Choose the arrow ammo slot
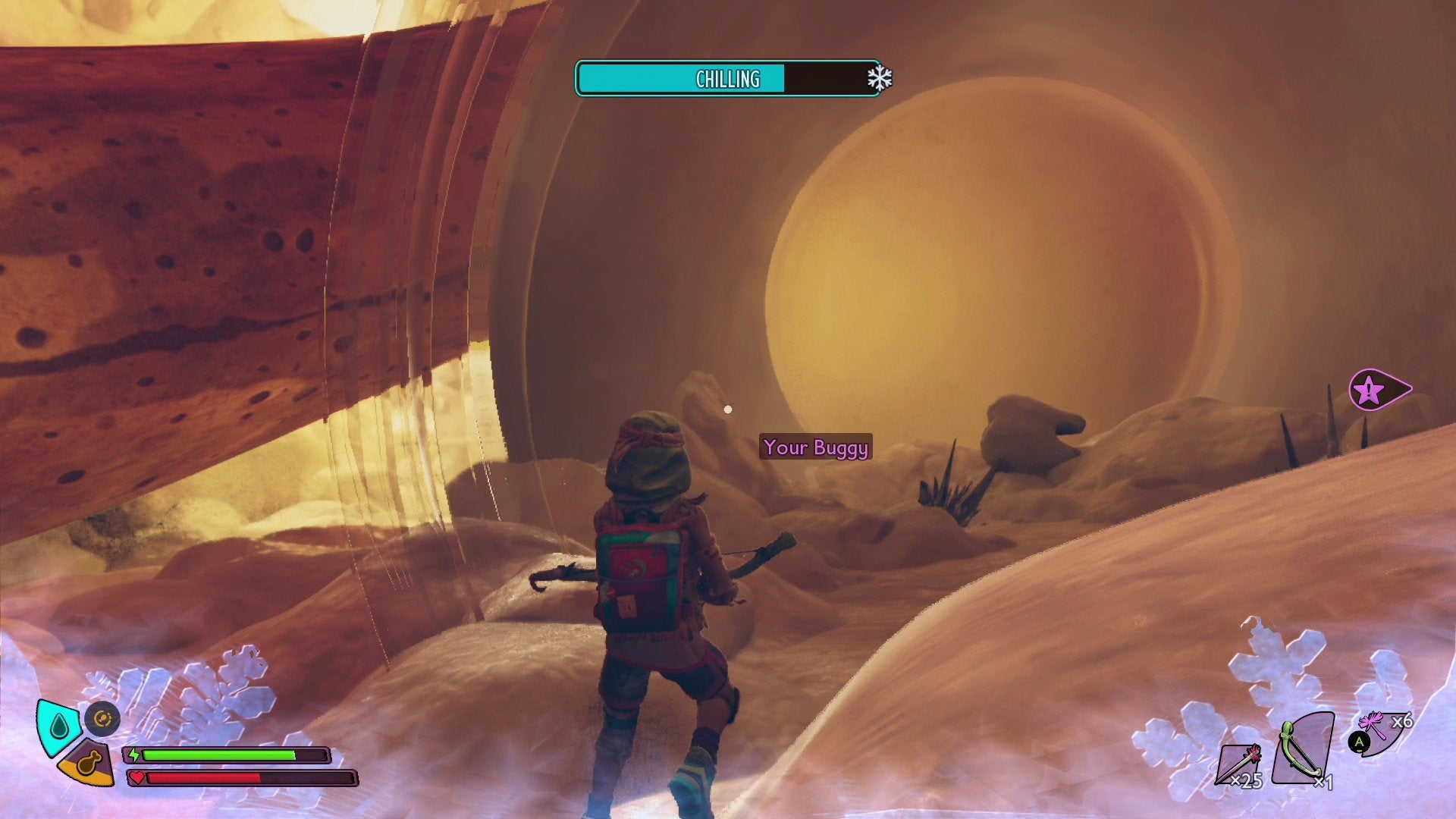 click(x=1240, y=762)
